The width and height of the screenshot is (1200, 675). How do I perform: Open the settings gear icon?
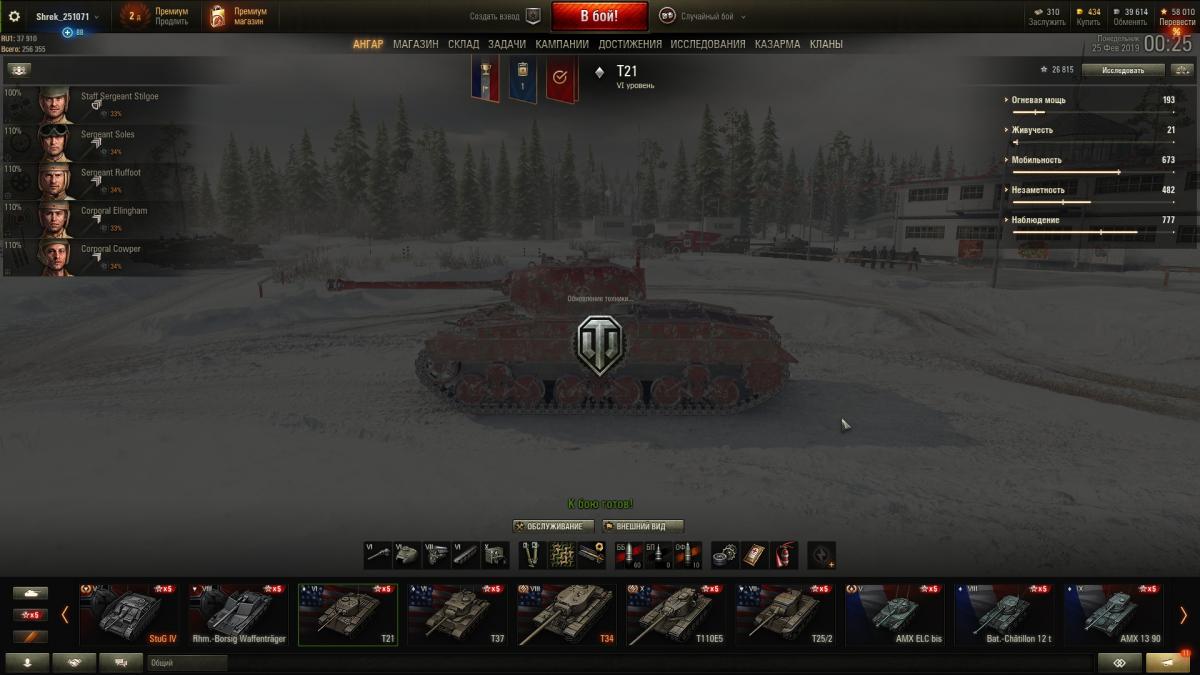14,16
